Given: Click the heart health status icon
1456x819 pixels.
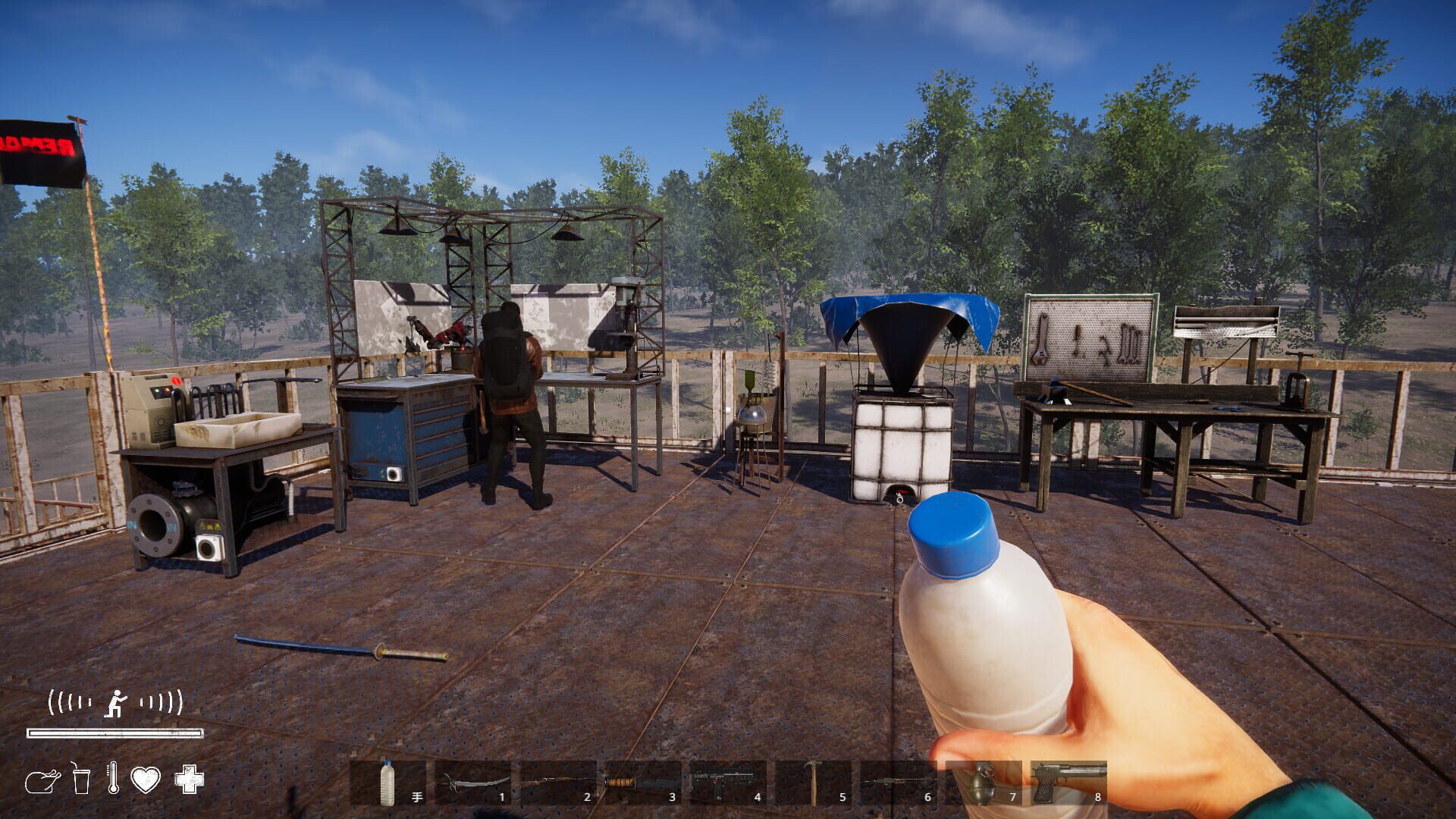Looking at the screenshot, I should 144,780.
